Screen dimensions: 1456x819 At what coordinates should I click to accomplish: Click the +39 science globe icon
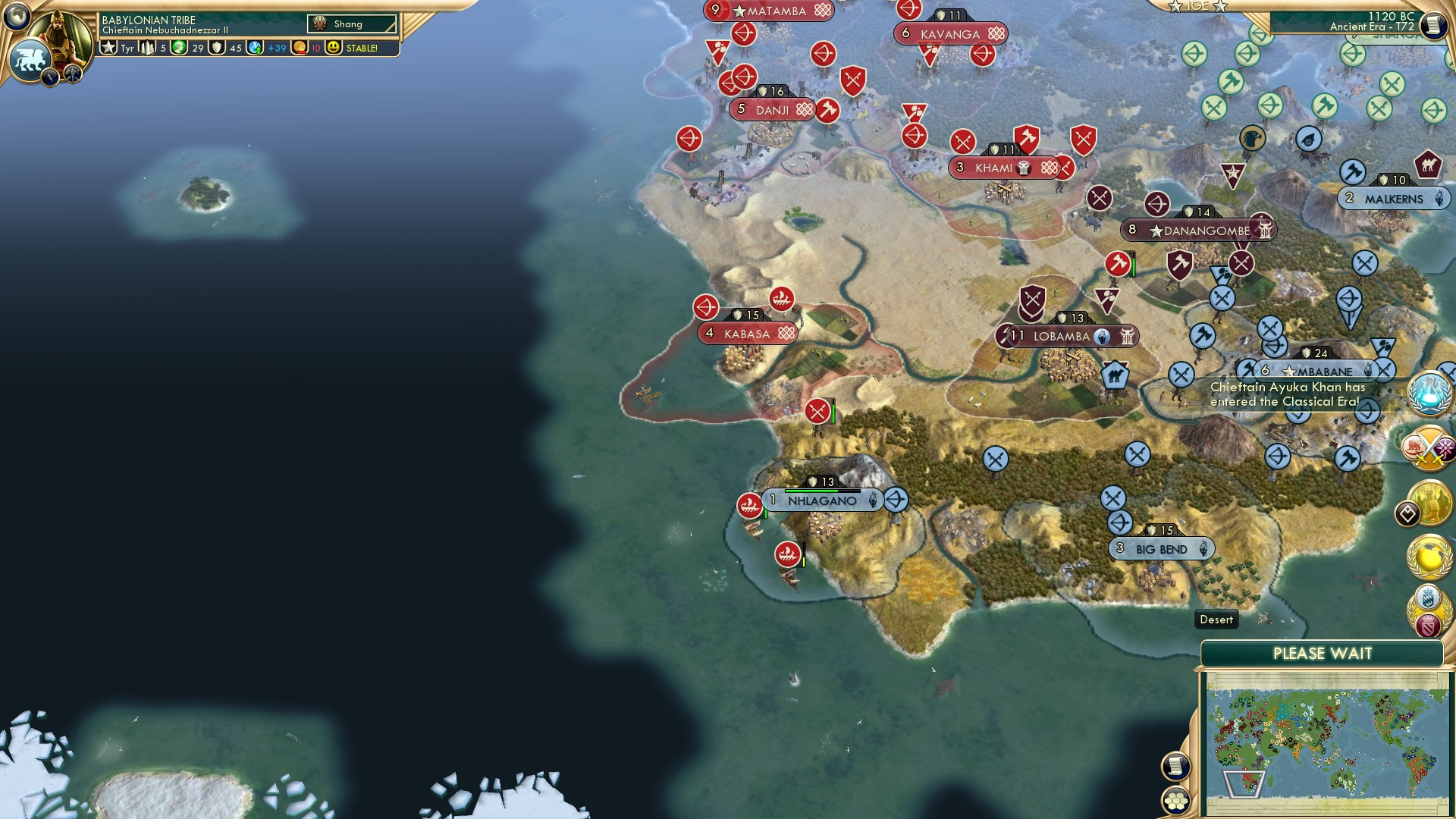pos(254,48)
